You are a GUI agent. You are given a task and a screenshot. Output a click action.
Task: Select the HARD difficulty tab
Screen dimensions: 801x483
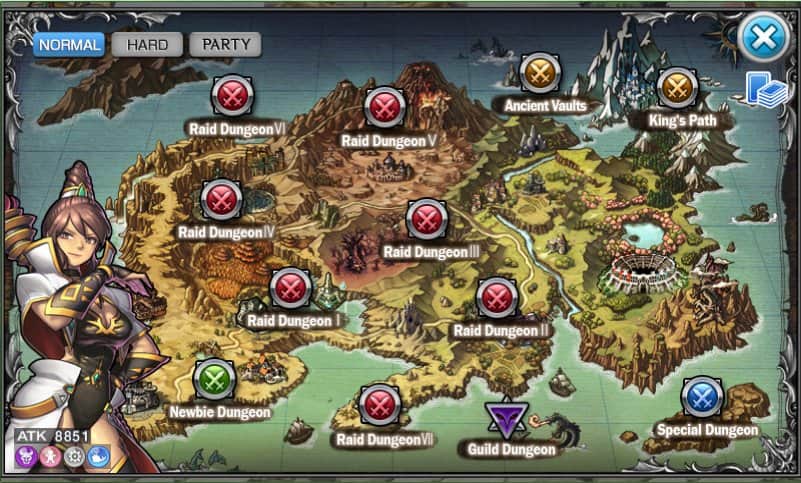click(x=147, y=45)
